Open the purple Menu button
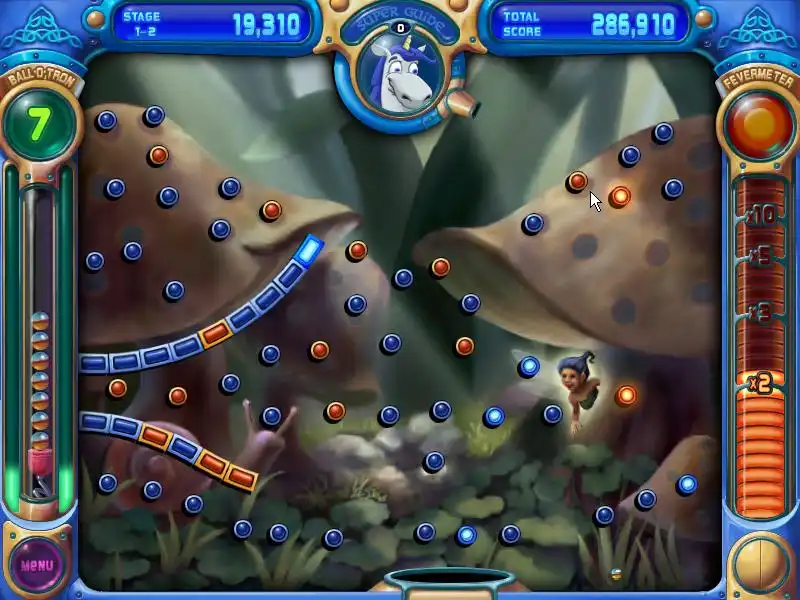 click(x=37, y=564)
